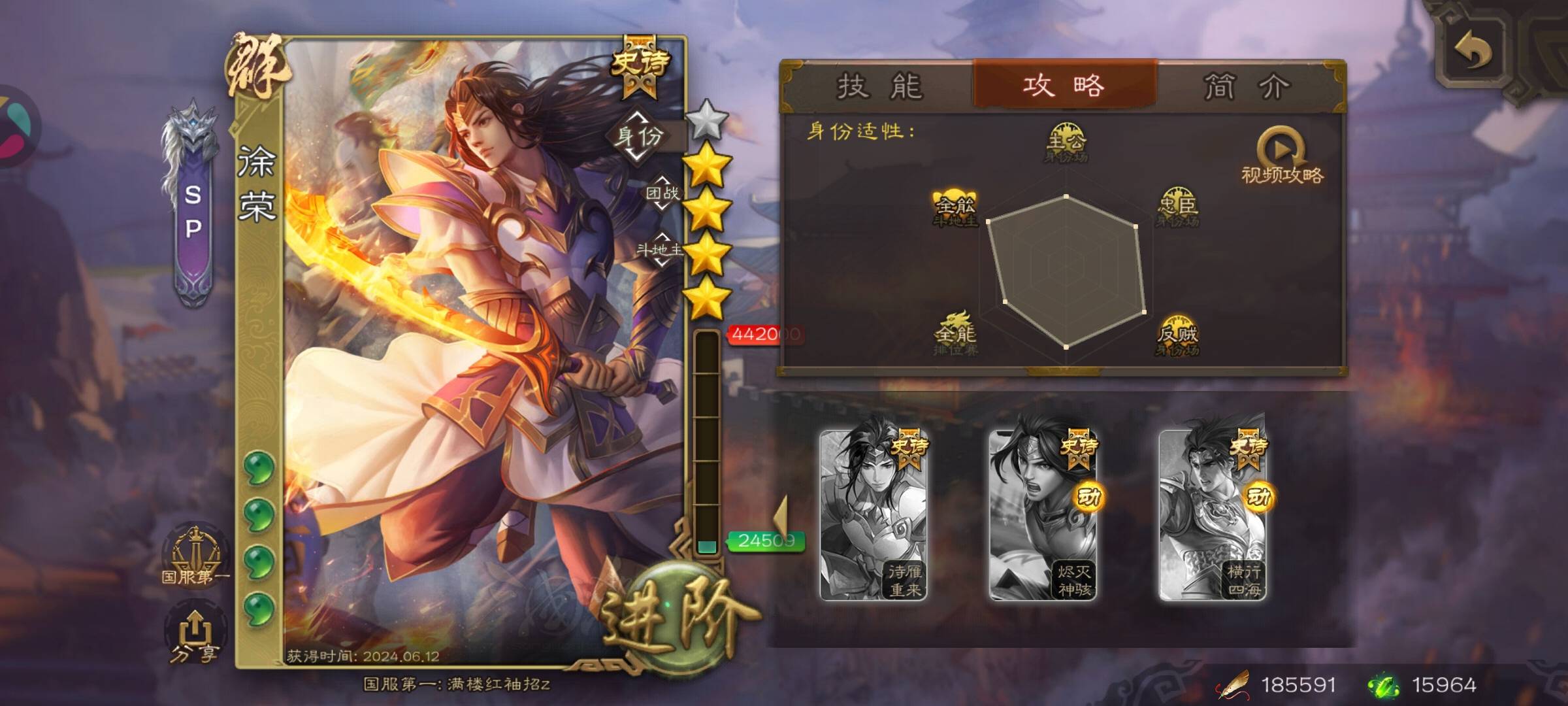Pick the 烬灭神骇 skin thumbnail
This screenshot has height=706, width=1568.
tap(1043, 515)
